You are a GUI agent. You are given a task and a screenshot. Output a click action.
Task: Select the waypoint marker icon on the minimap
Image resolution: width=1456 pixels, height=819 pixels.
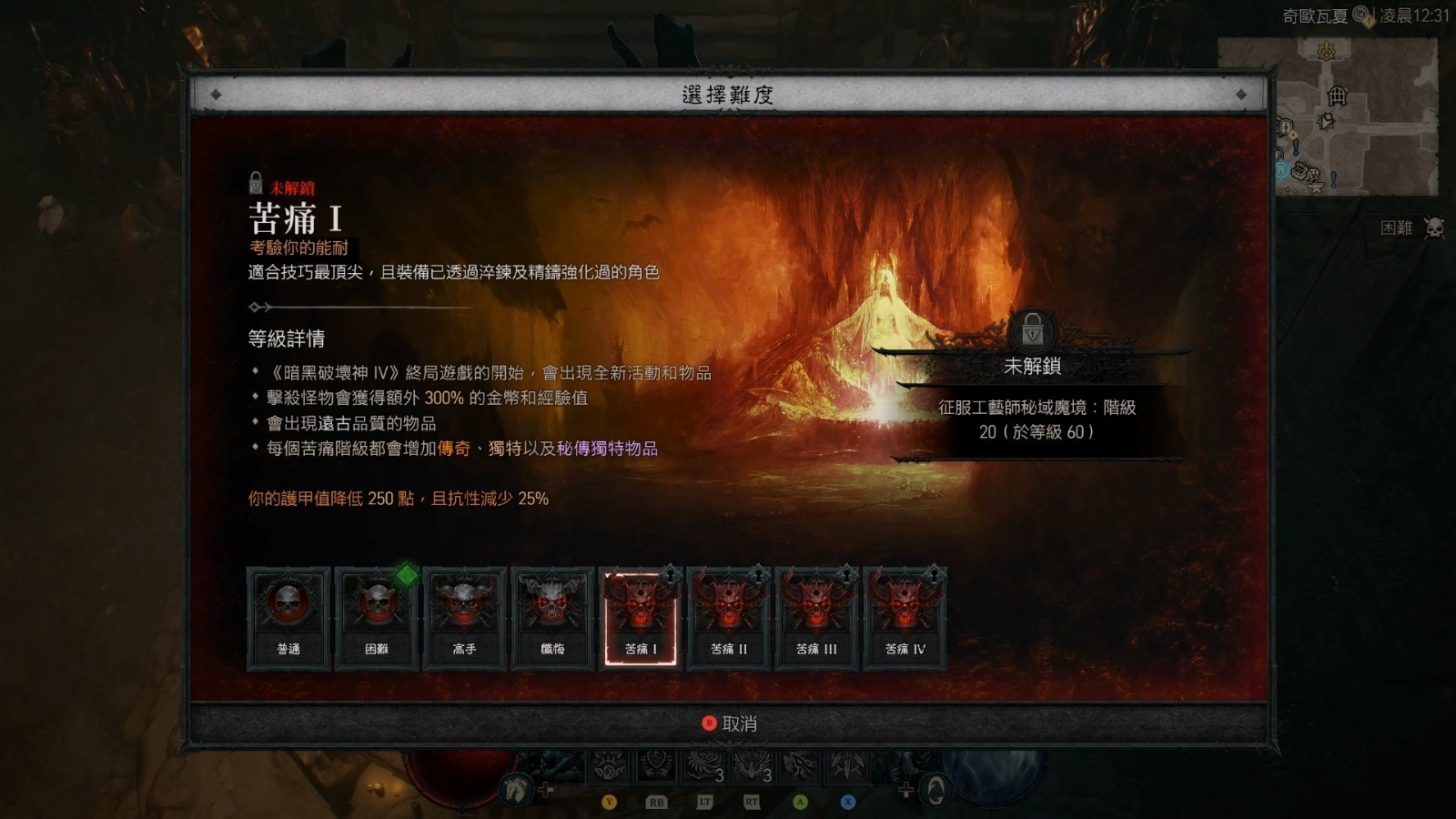tap(1326, 52)
